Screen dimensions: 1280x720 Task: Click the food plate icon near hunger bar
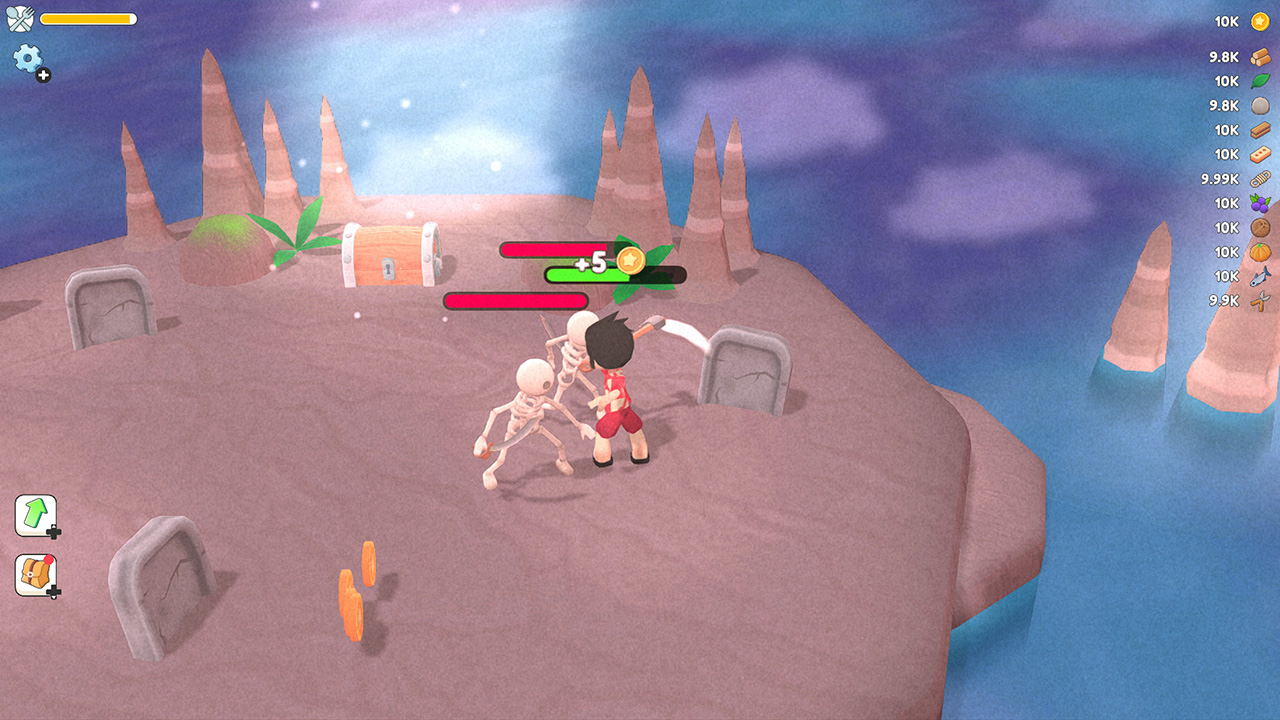click(20, 17)
